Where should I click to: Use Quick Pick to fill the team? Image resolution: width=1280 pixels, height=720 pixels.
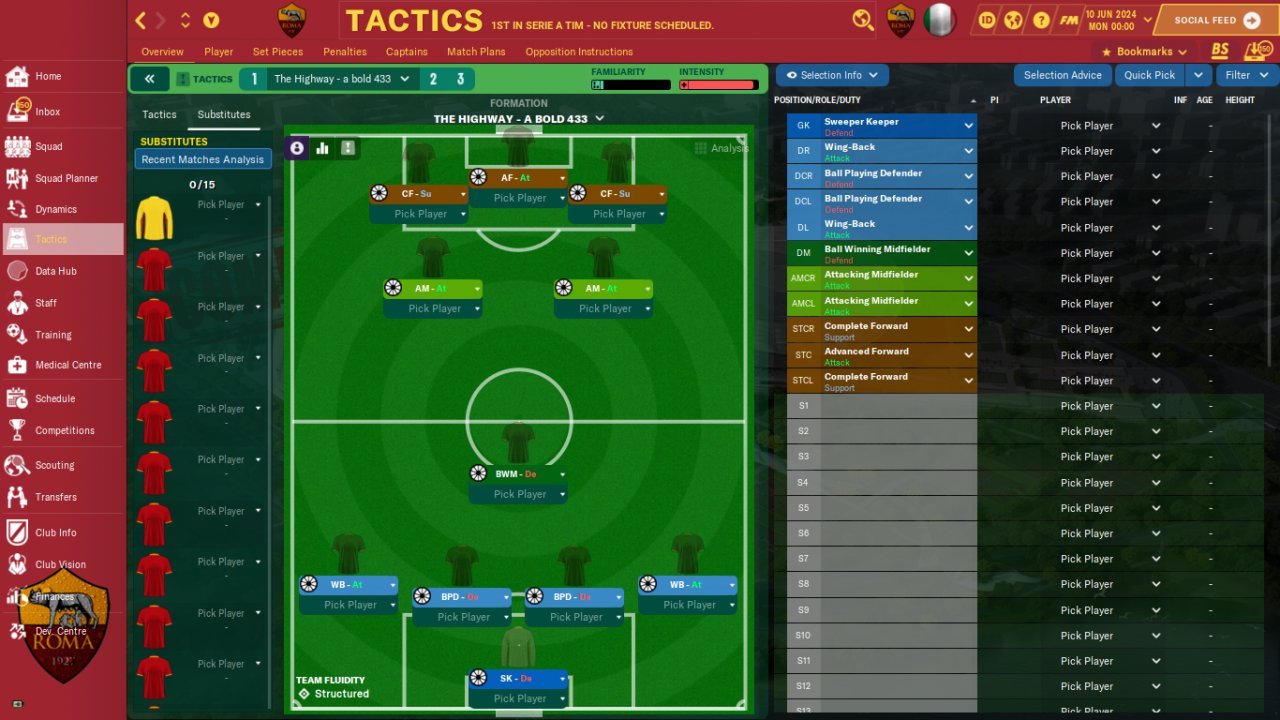[x=1149, y=75]
